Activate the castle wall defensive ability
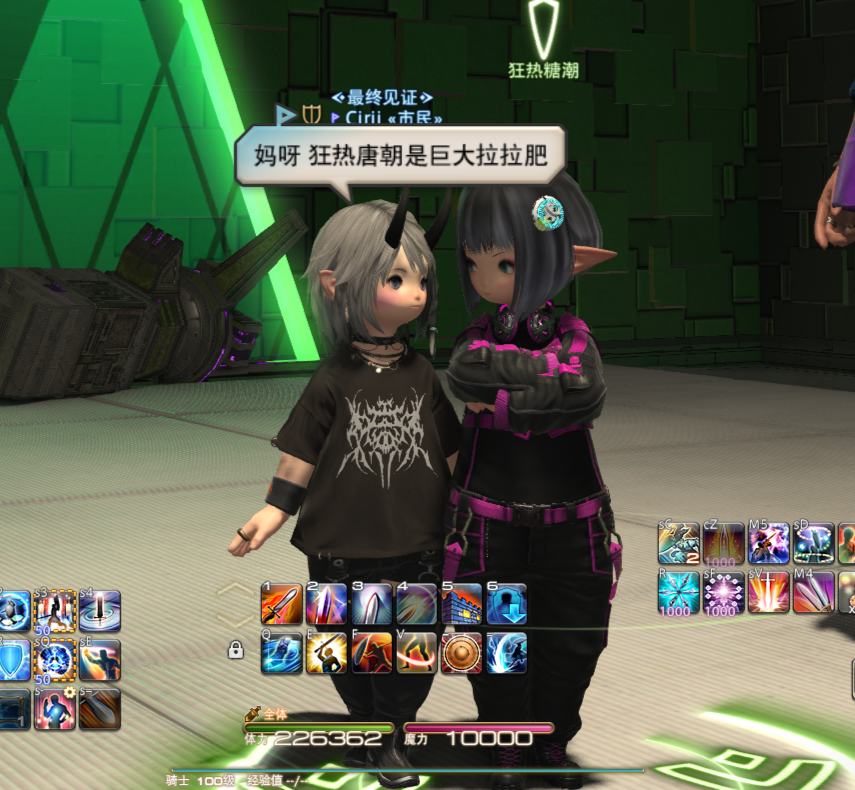The width and height of the screenshot is (855, 790). click(x=461, y=604)
